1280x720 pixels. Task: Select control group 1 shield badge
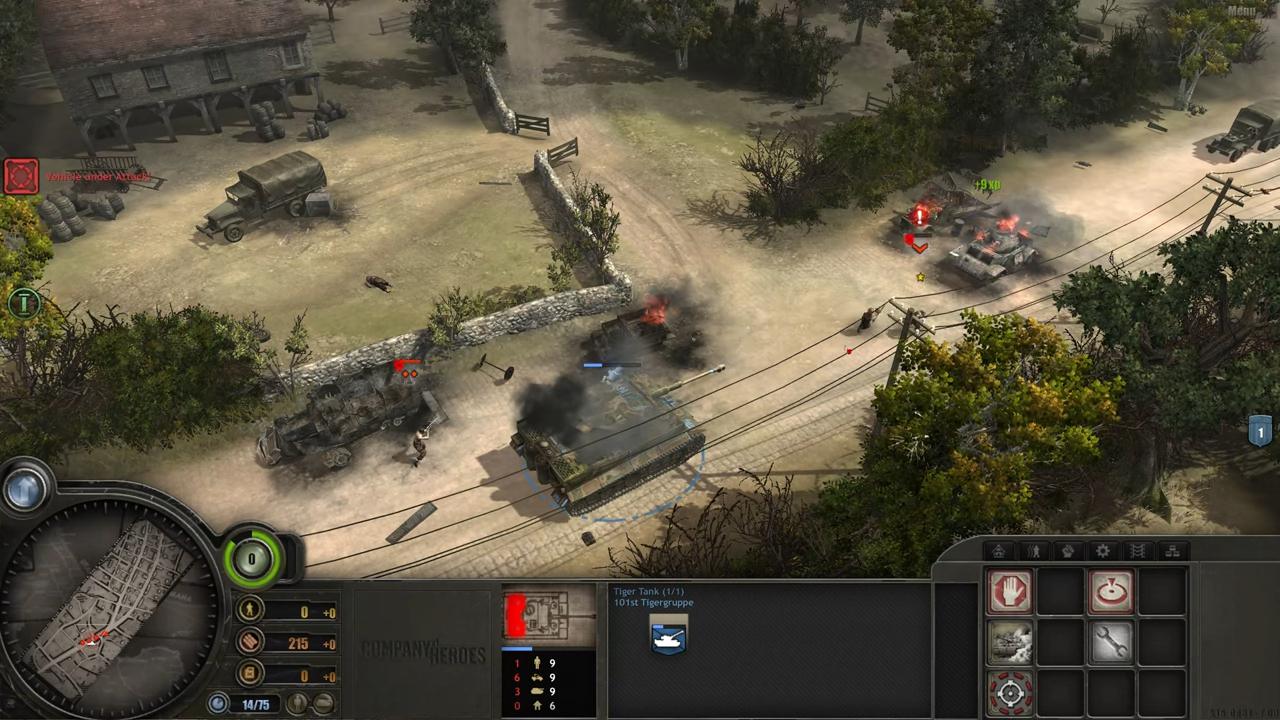[1260, 431]
